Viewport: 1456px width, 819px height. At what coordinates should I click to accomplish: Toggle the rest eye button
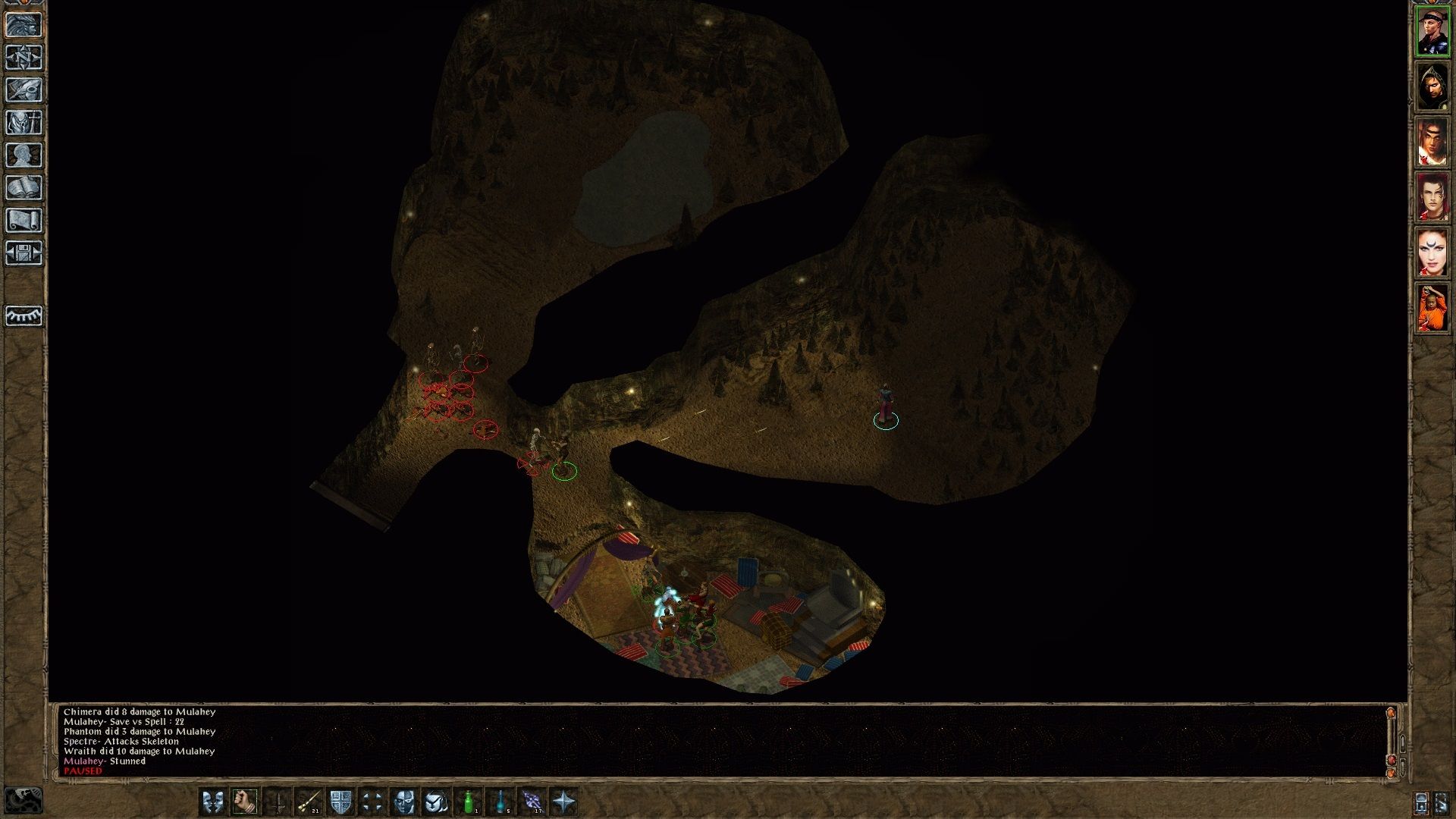24,315
